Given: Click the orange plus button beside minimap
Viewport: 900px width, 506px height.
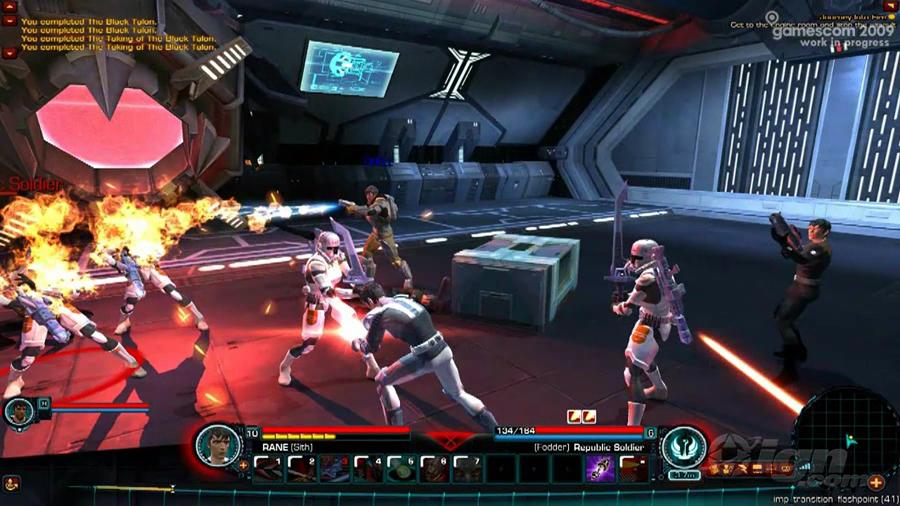Looking at the screenshot, I should coord(876,483).
